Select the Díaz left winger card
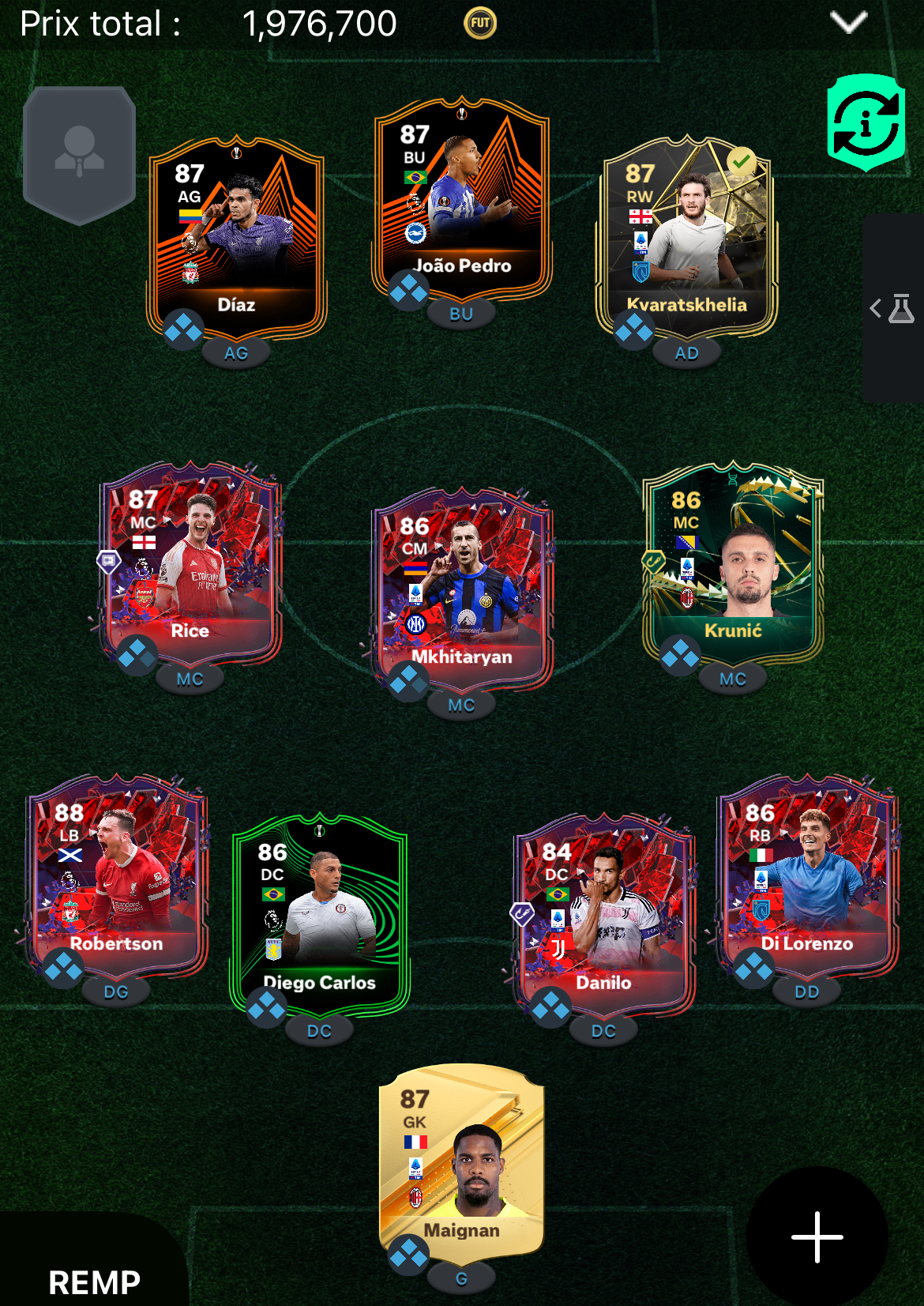 tap(236, 237)
